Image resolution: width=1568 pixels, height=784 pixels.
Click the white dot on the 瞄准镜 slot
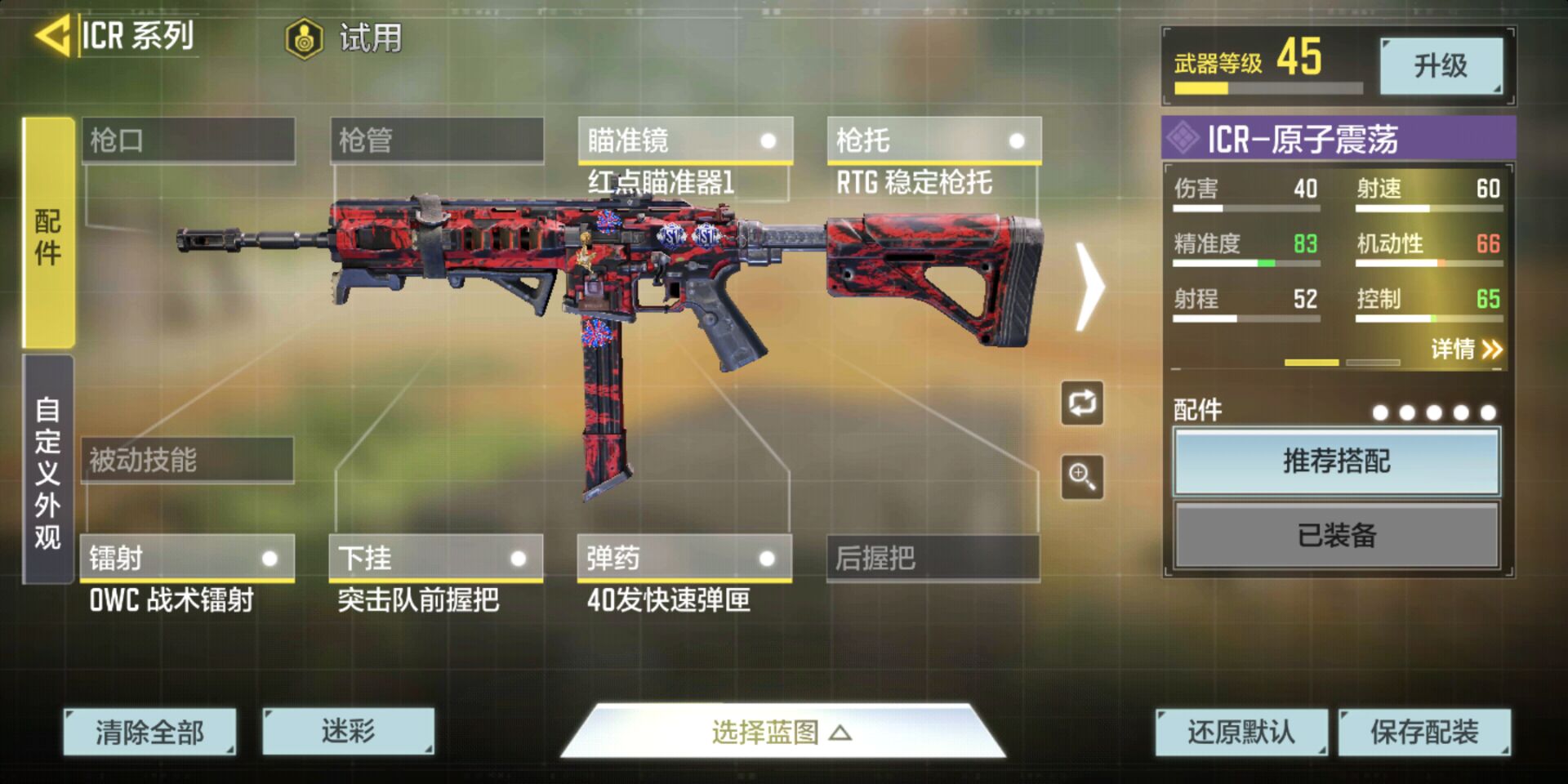pyautogui.click(x=768, y=141)
